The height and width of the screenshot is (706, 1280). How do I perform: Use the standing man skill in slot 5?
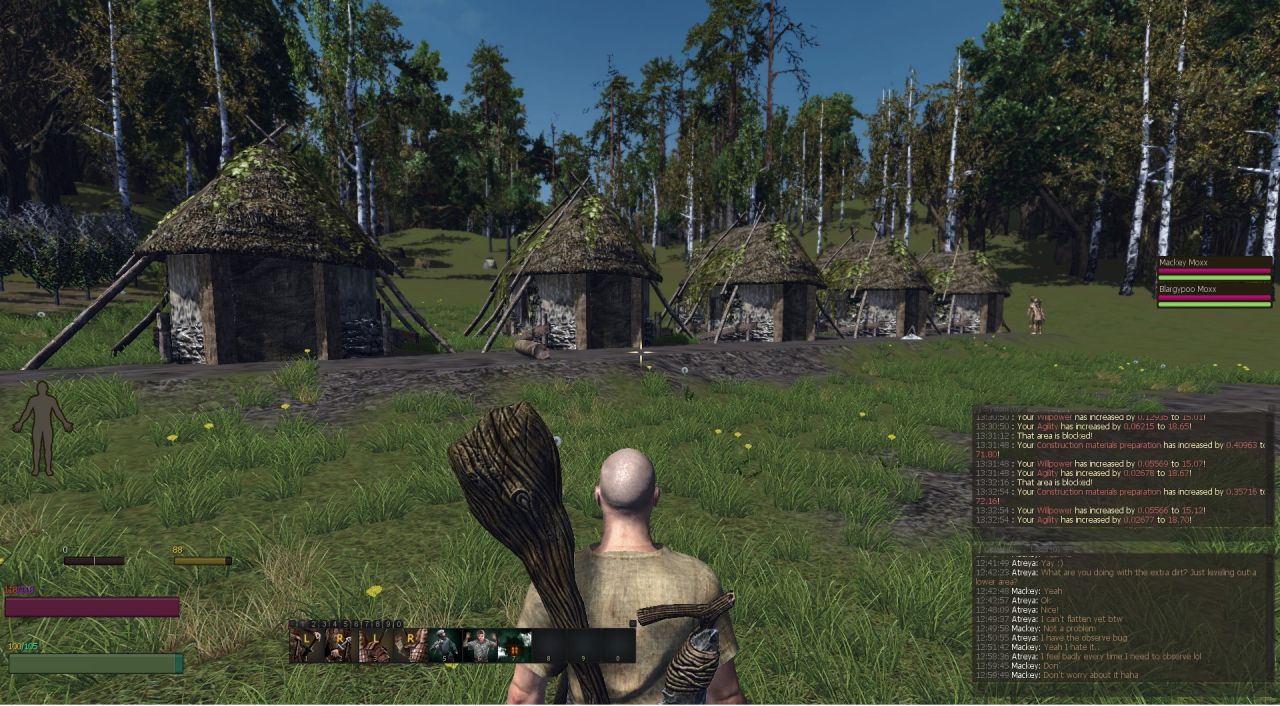pyautogui.click(x=443, y=646)
